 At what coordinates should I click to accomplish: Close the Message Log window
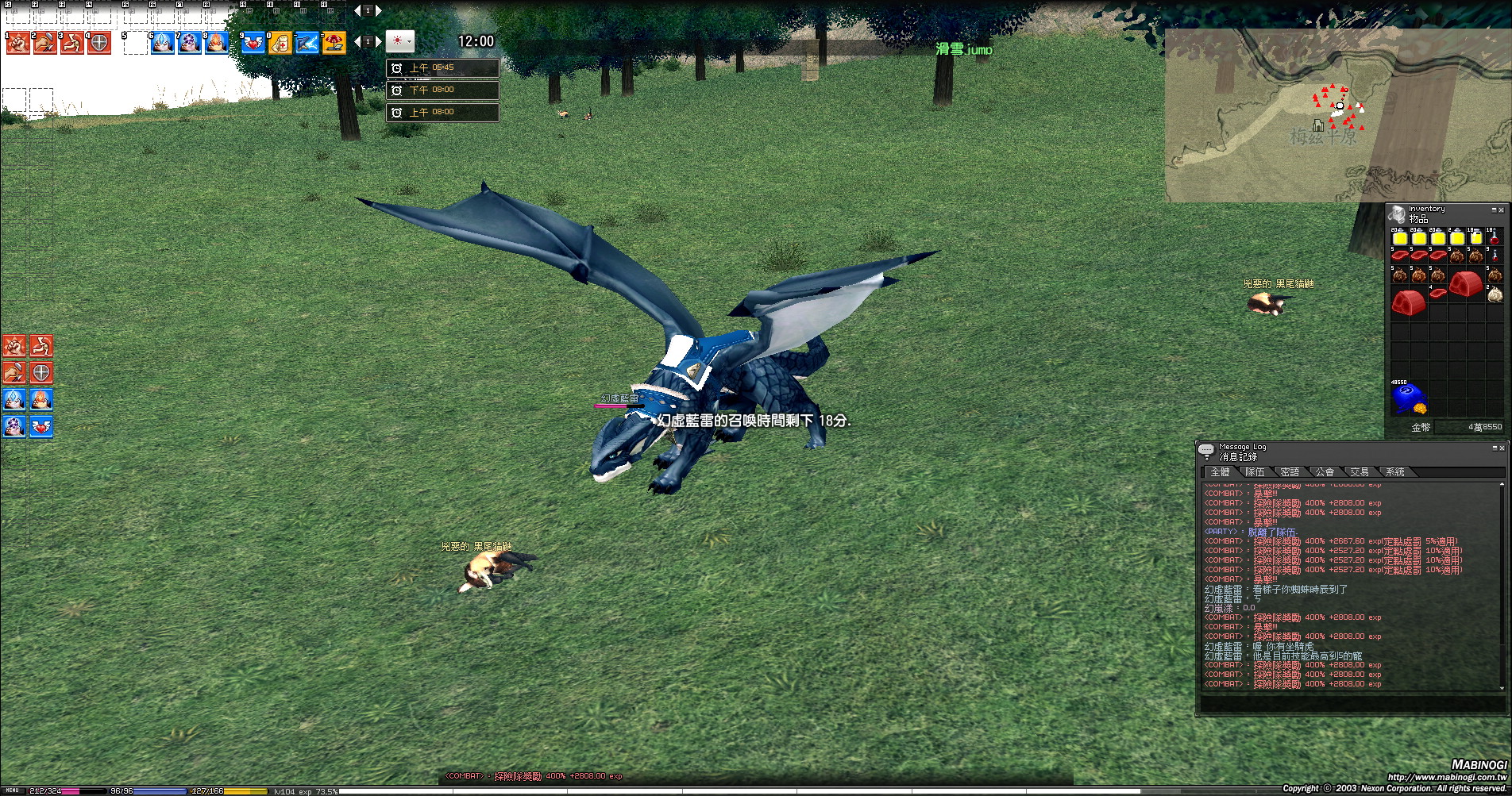[x=1501, y=448]
